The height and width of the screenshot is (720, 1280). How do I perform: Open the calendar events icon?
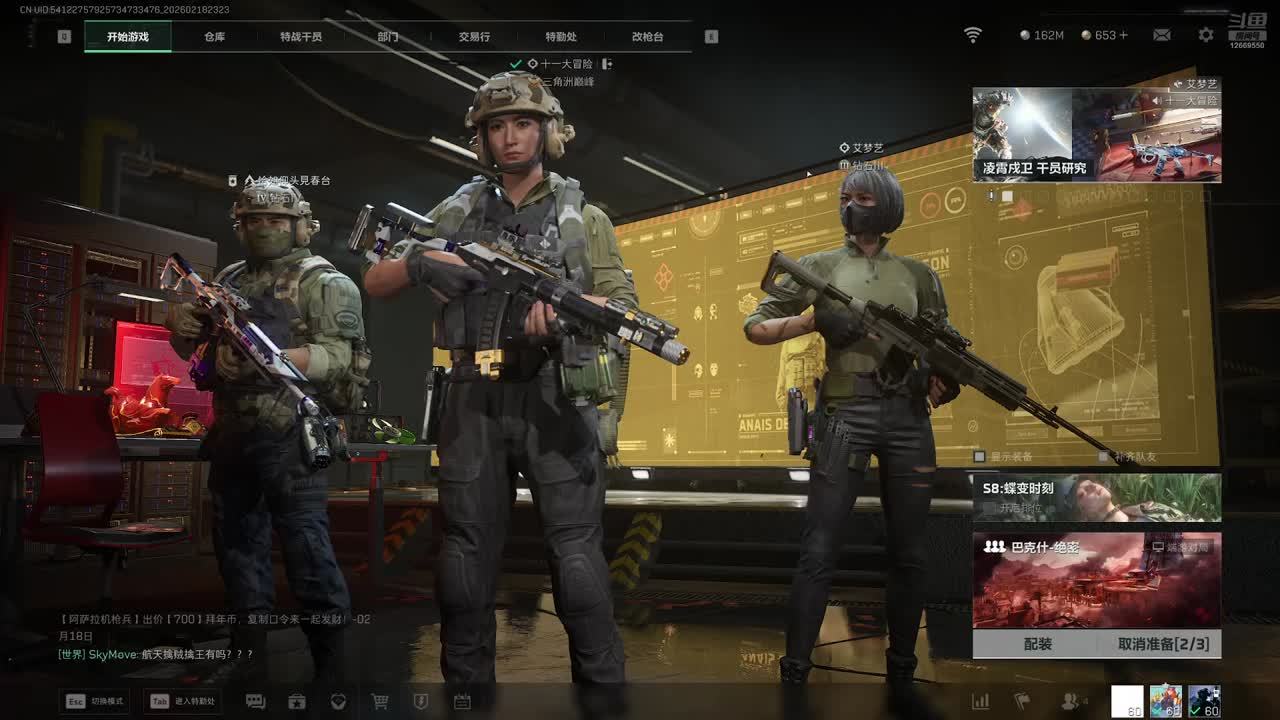tap(462, 702)
